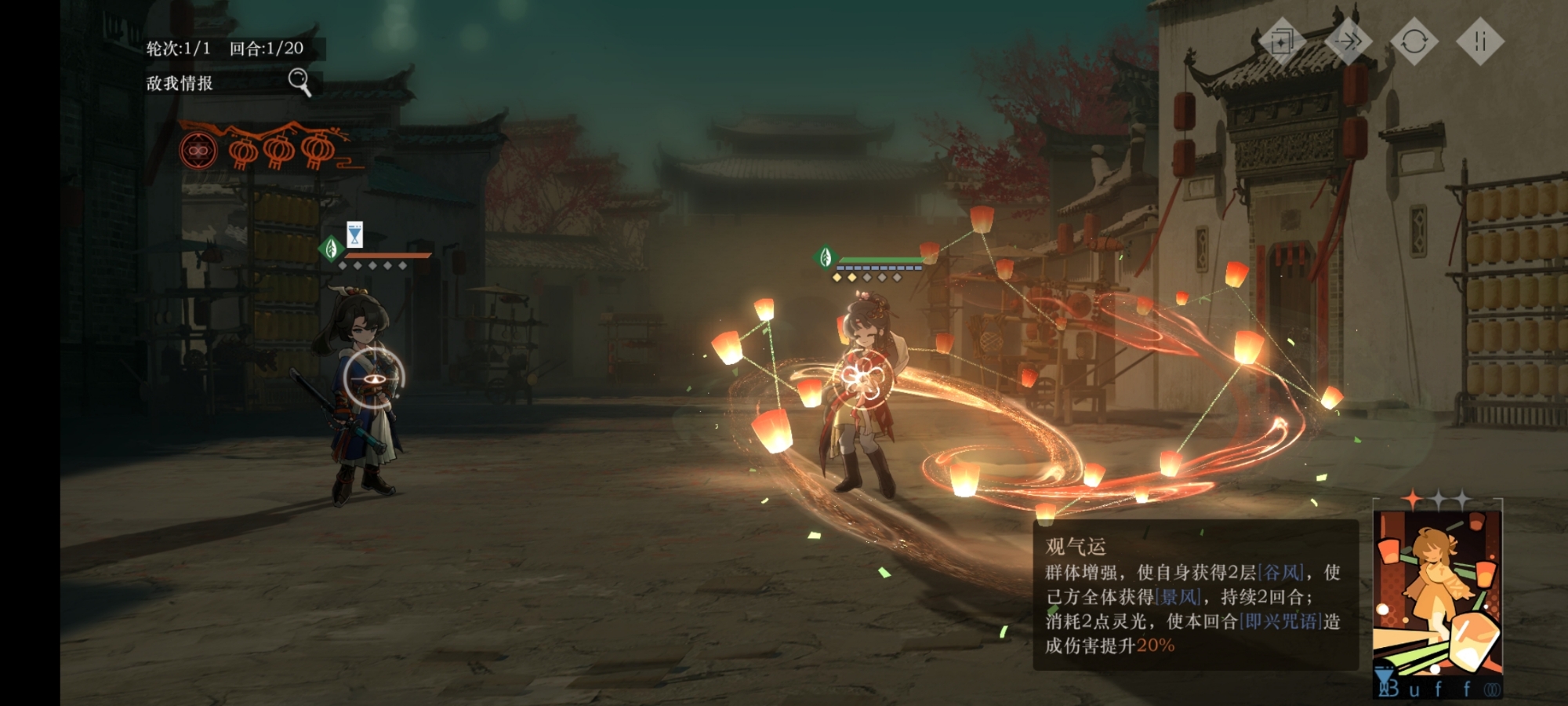Click the infinity emblem beside the lanterns
This screenshot has height=706, width=1568.
tap(198, 150)
